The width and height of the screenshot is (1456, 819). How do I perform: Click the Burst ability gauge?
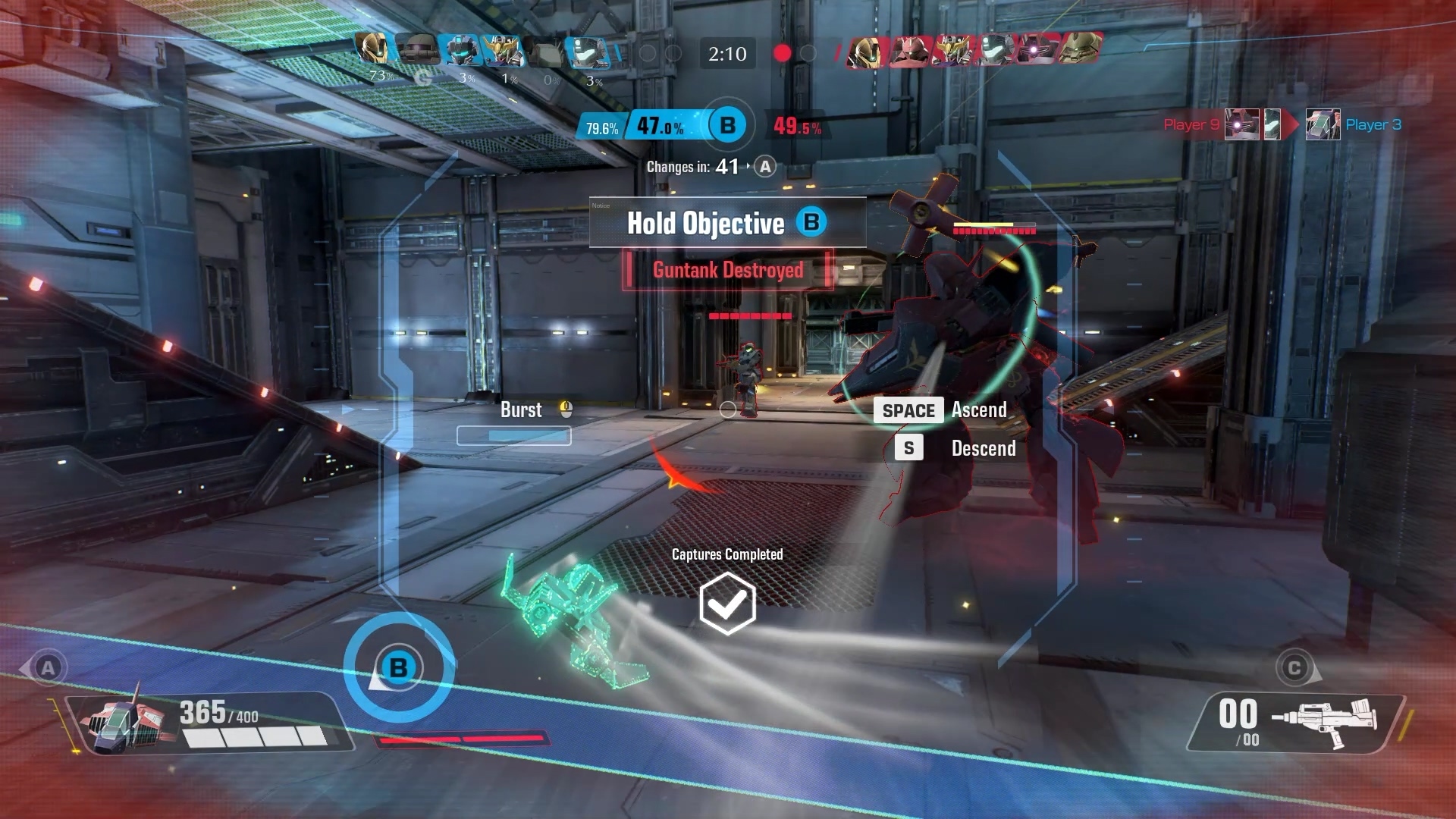pos(514,435)
